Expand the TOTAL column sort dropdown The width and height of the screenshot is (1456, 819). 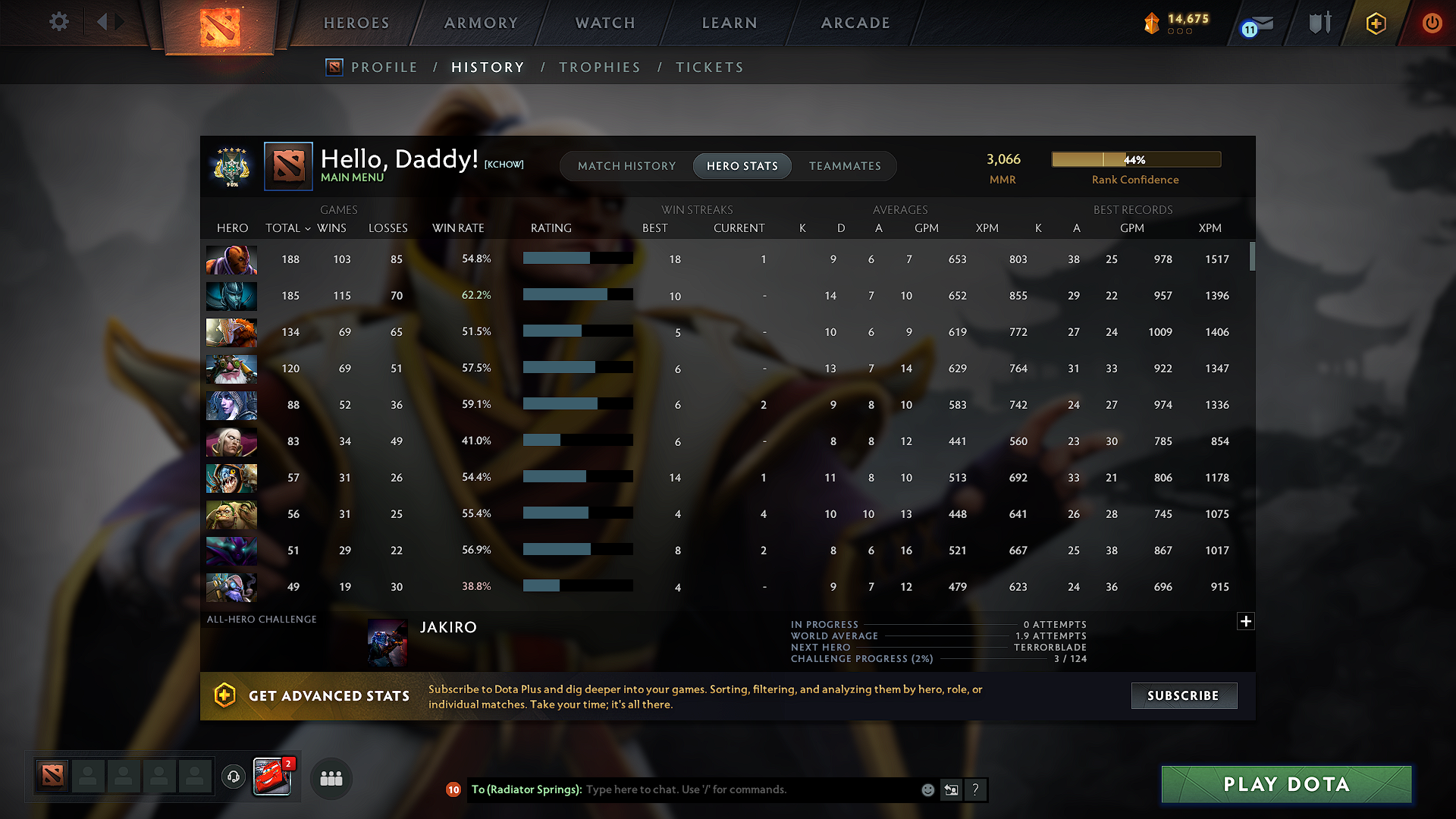click(x=307, y=228)
